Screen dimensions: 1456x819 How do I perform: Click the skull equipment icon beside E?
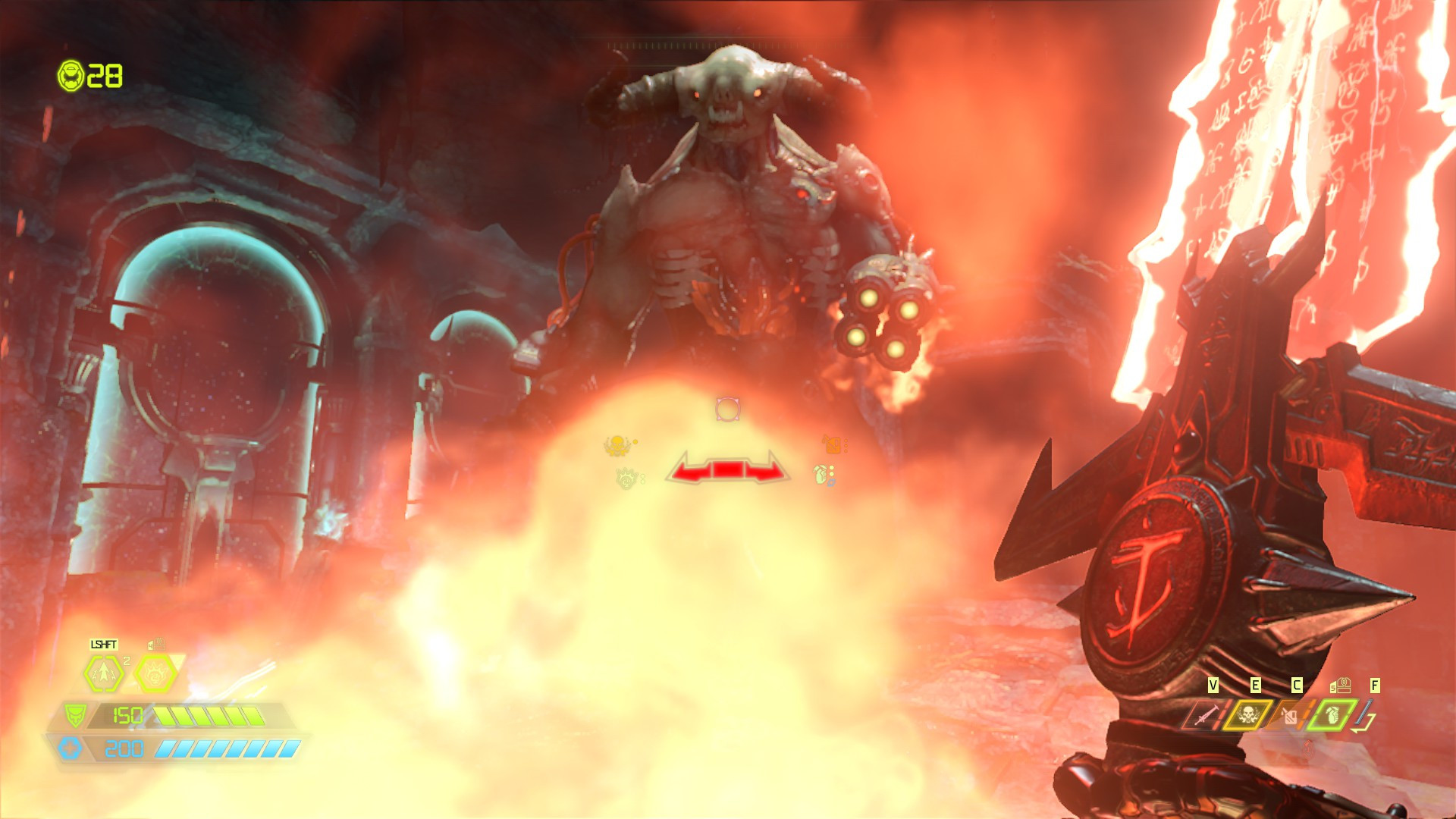[x=1248, y=714]
